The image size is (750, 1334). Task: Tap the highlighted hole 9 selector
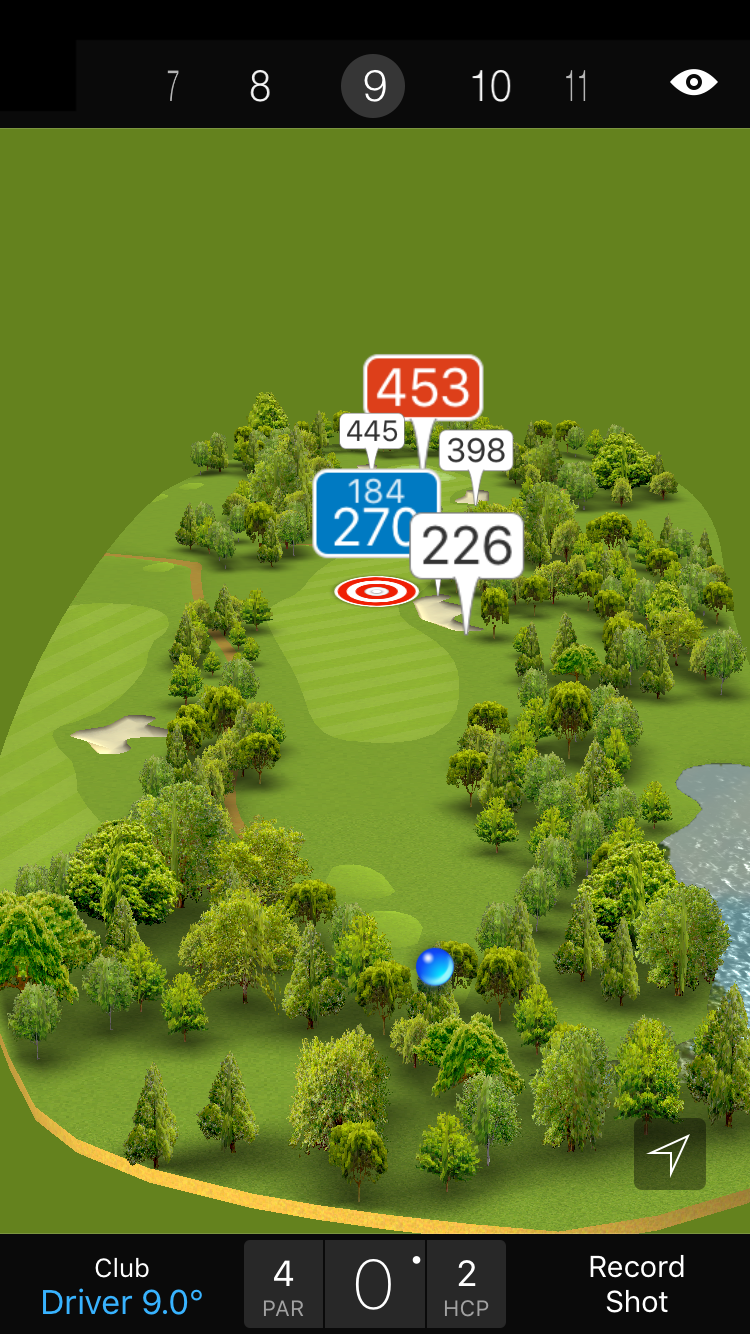pos(373,87)
